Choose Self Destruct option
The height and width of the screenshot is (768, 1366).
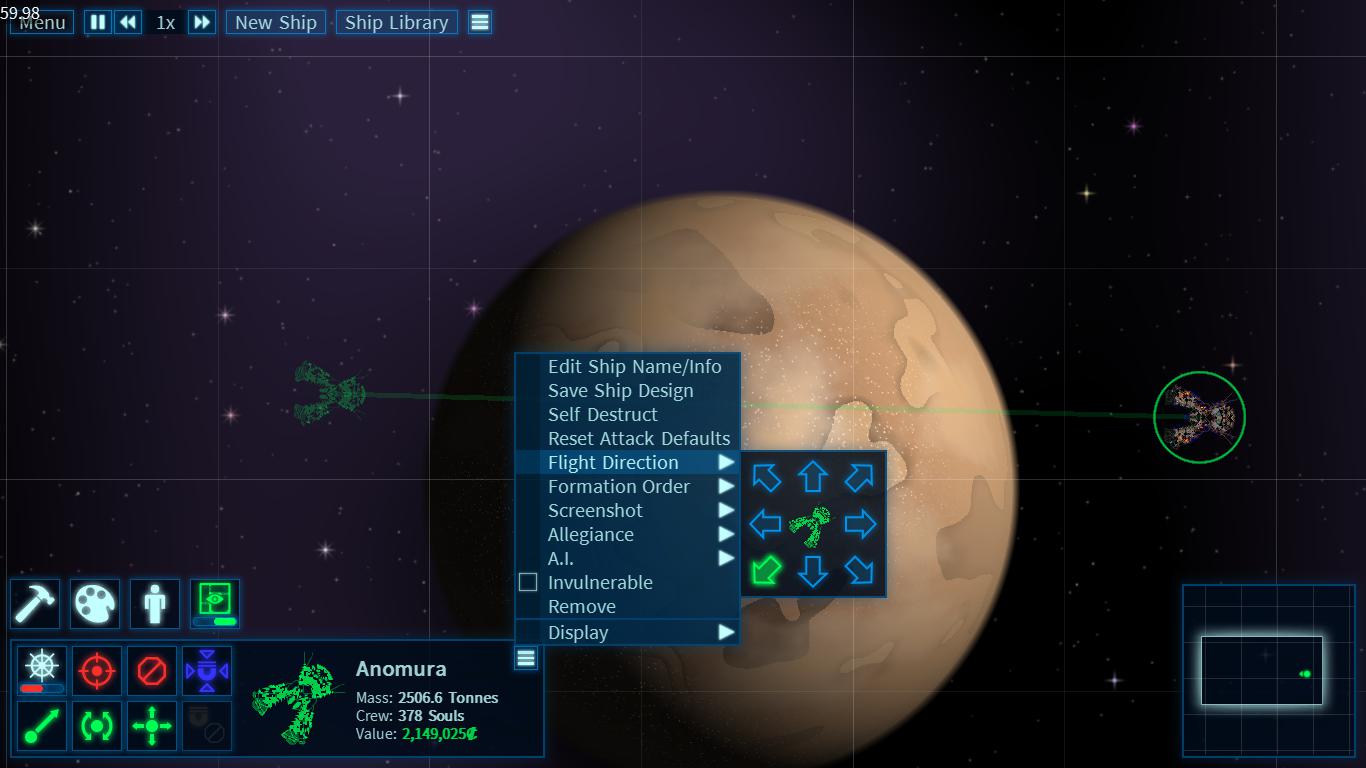click(x=602, y=414)
